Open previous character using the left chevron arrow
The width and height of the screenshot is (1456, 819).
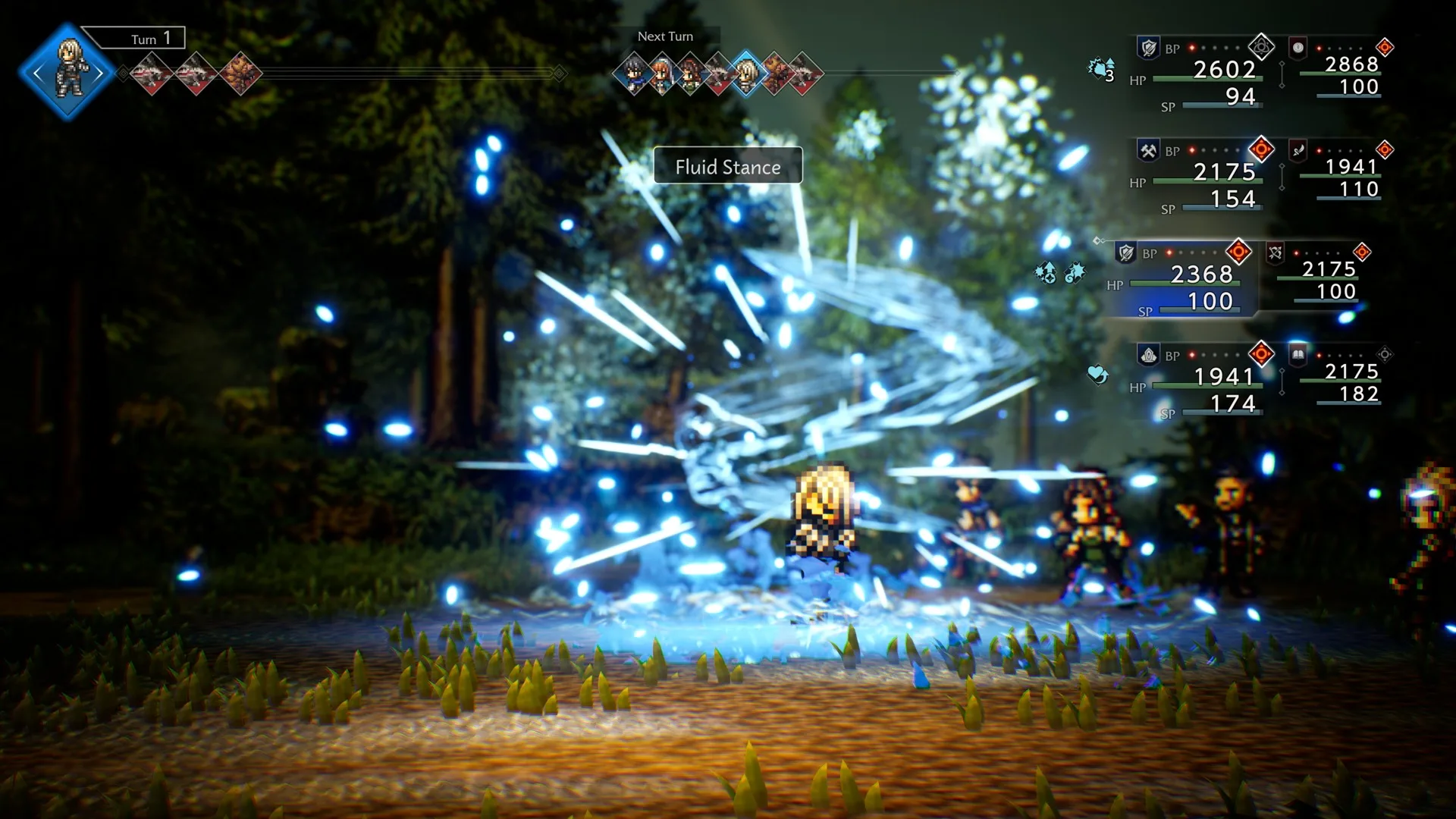39,72
